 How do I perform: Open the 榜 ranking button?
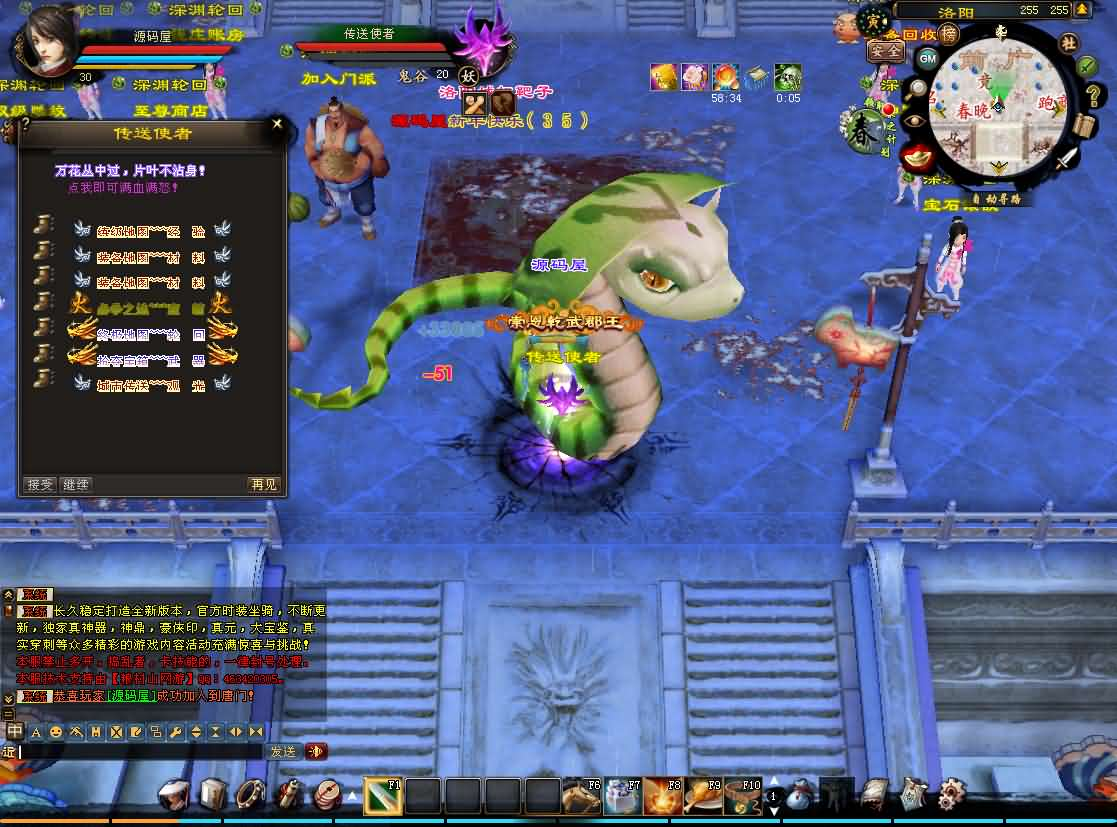947,35
